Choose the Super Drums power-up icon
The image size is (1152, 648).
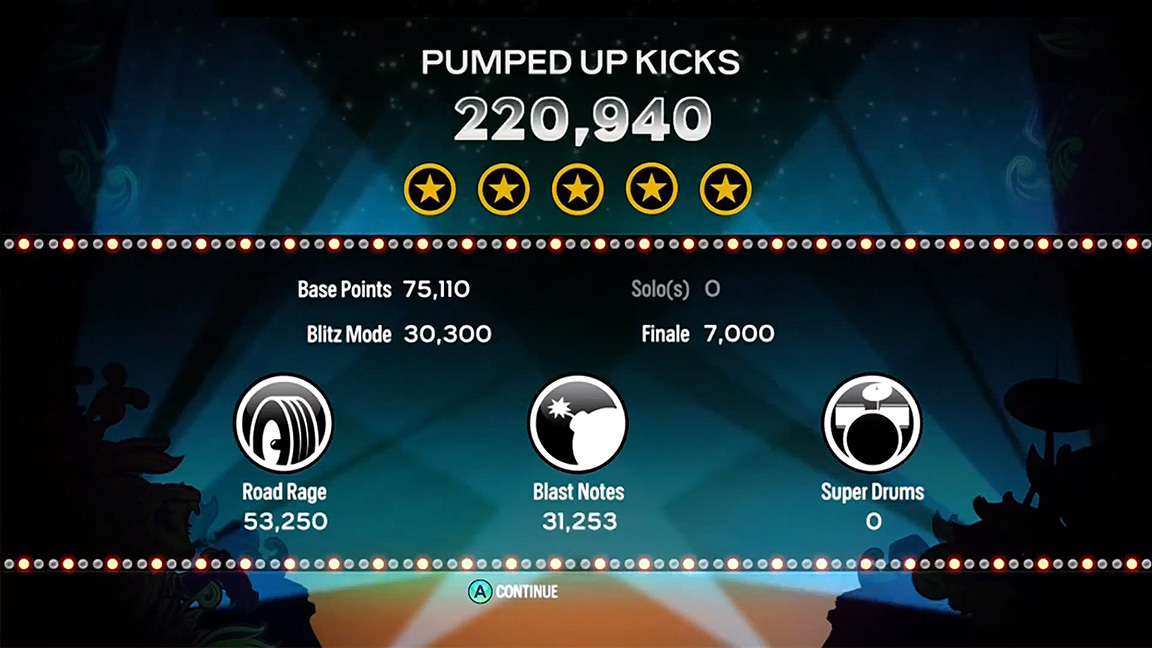tap(872, 423)
